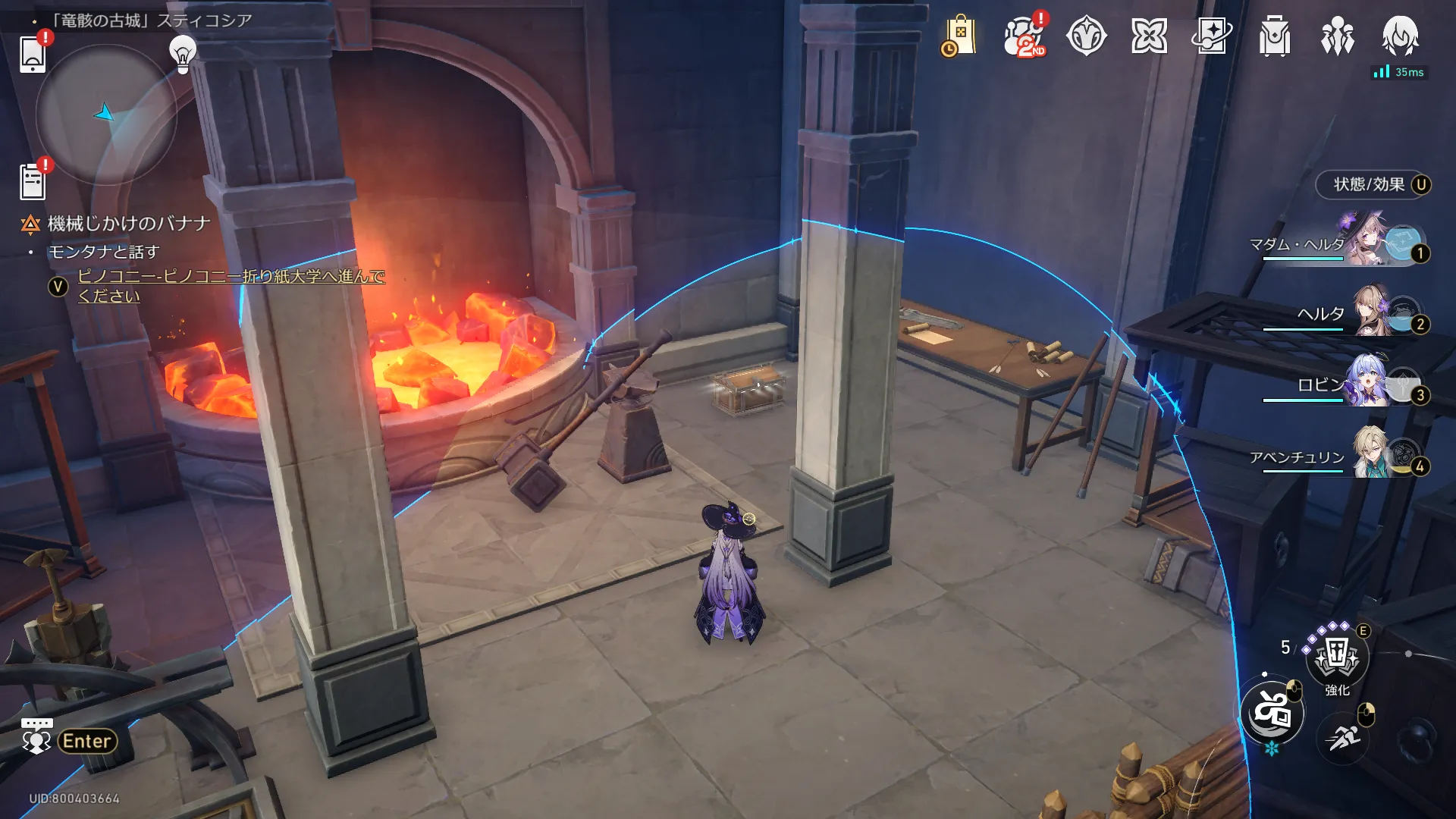Open the character head profile icon
The height and width of the screenshot is (819, 1456).
[1400, 36]
